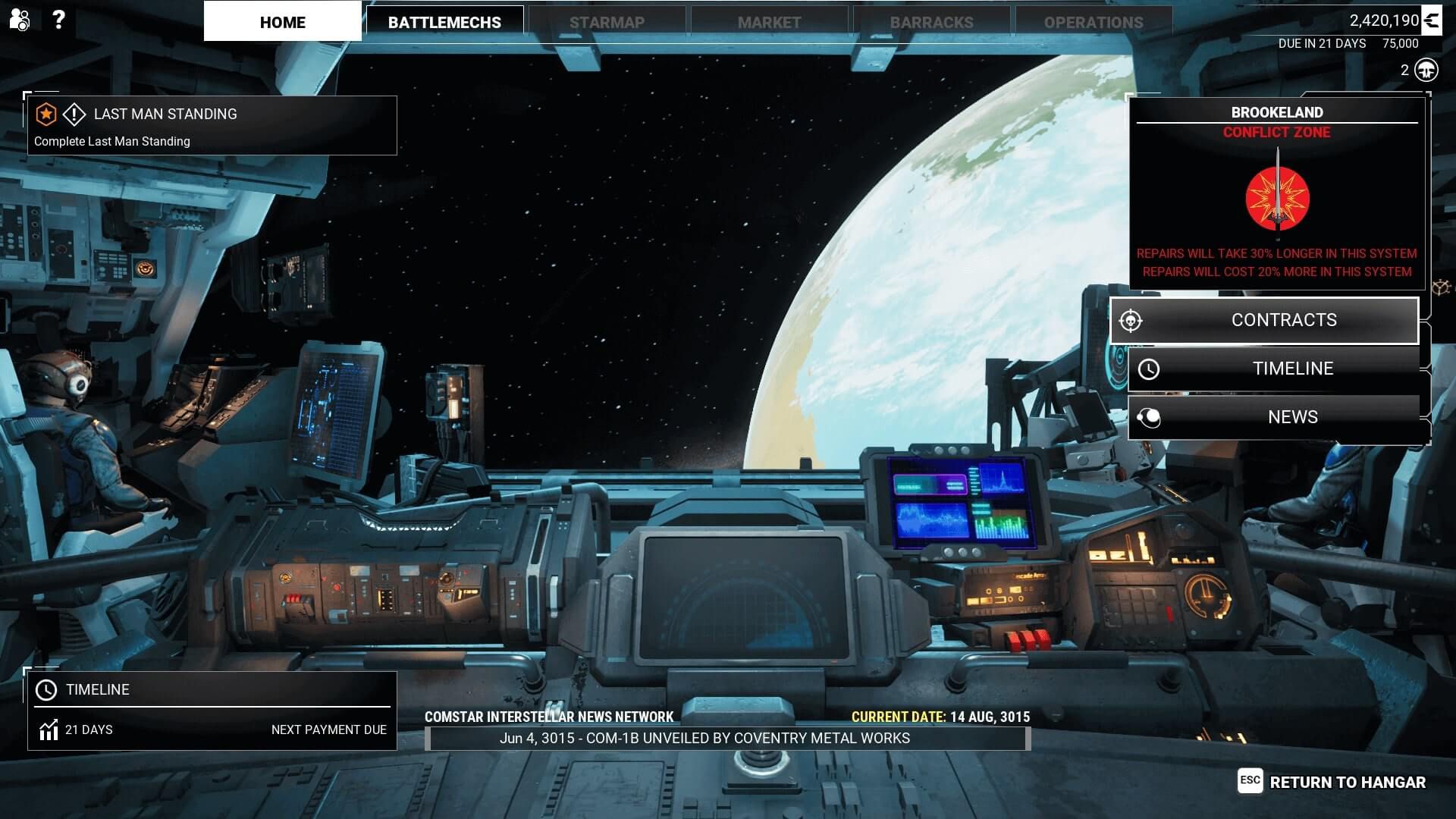Click the bar chart icon in the Timeline panel
The height and width of the screenshot is (819, 1456).
(x=49, y=730)
